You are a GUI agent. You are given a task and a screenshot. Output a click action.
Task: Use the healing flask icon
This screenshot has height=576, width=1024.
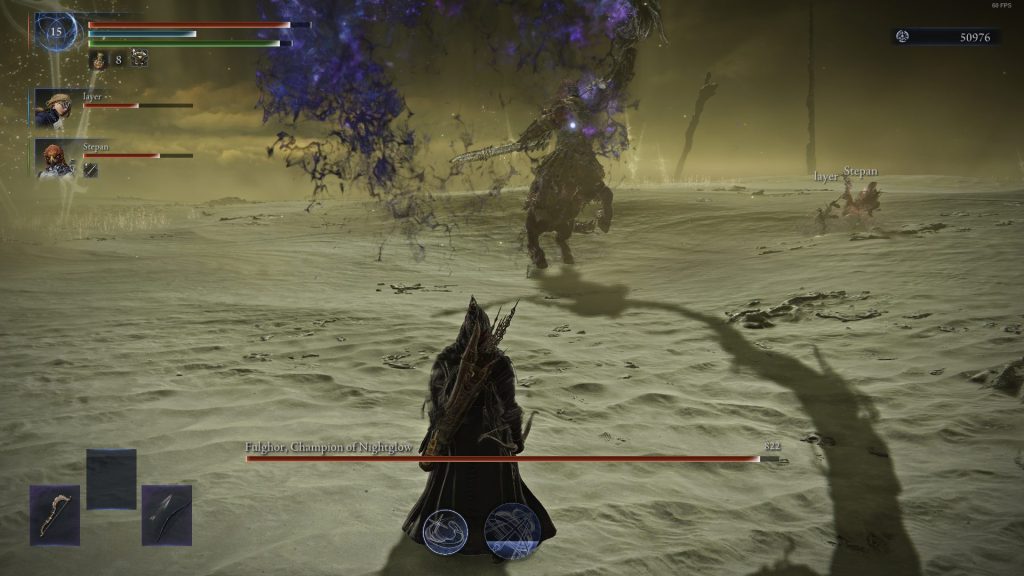point(99,60)
